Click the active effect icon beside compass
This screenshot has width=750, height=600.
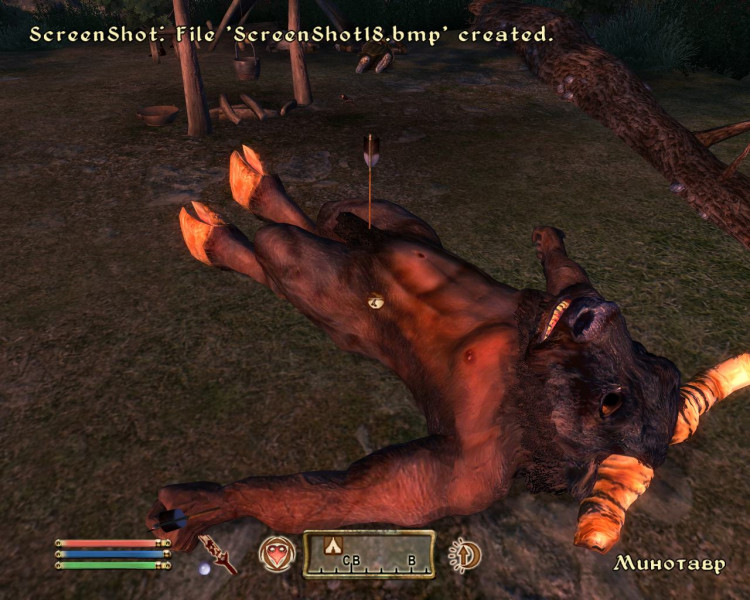tap(465, 554)
